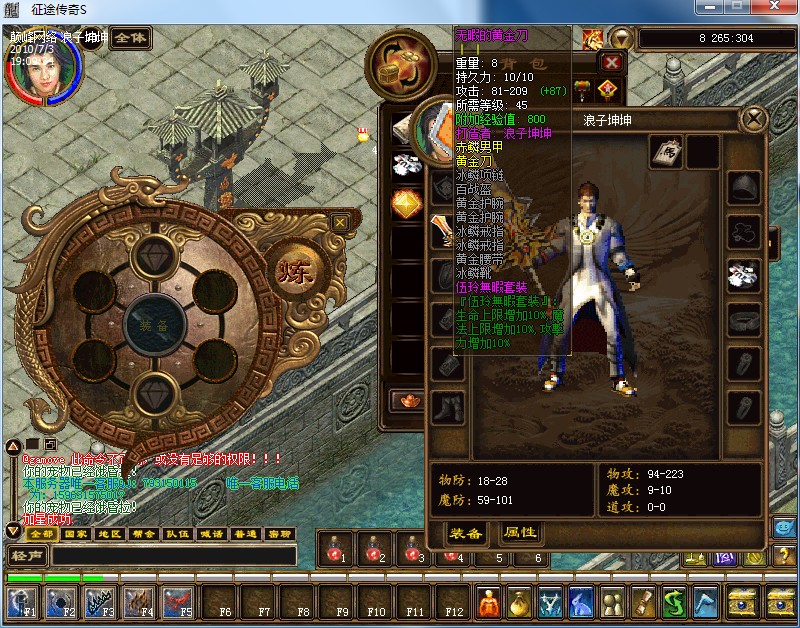Screen dimensions: 800x628
Task: Use the red potion in quick slot 1
Action: [336, 549]
